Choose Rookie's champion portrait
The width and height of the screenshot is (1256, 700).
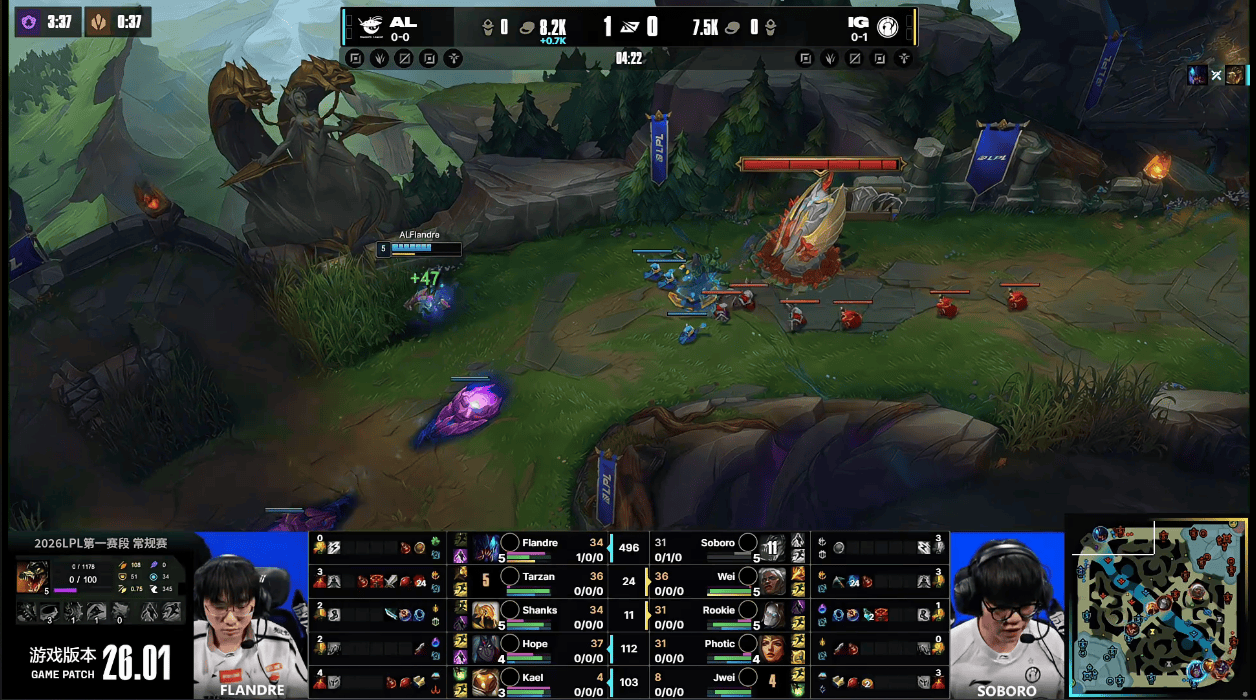[772, 615]
